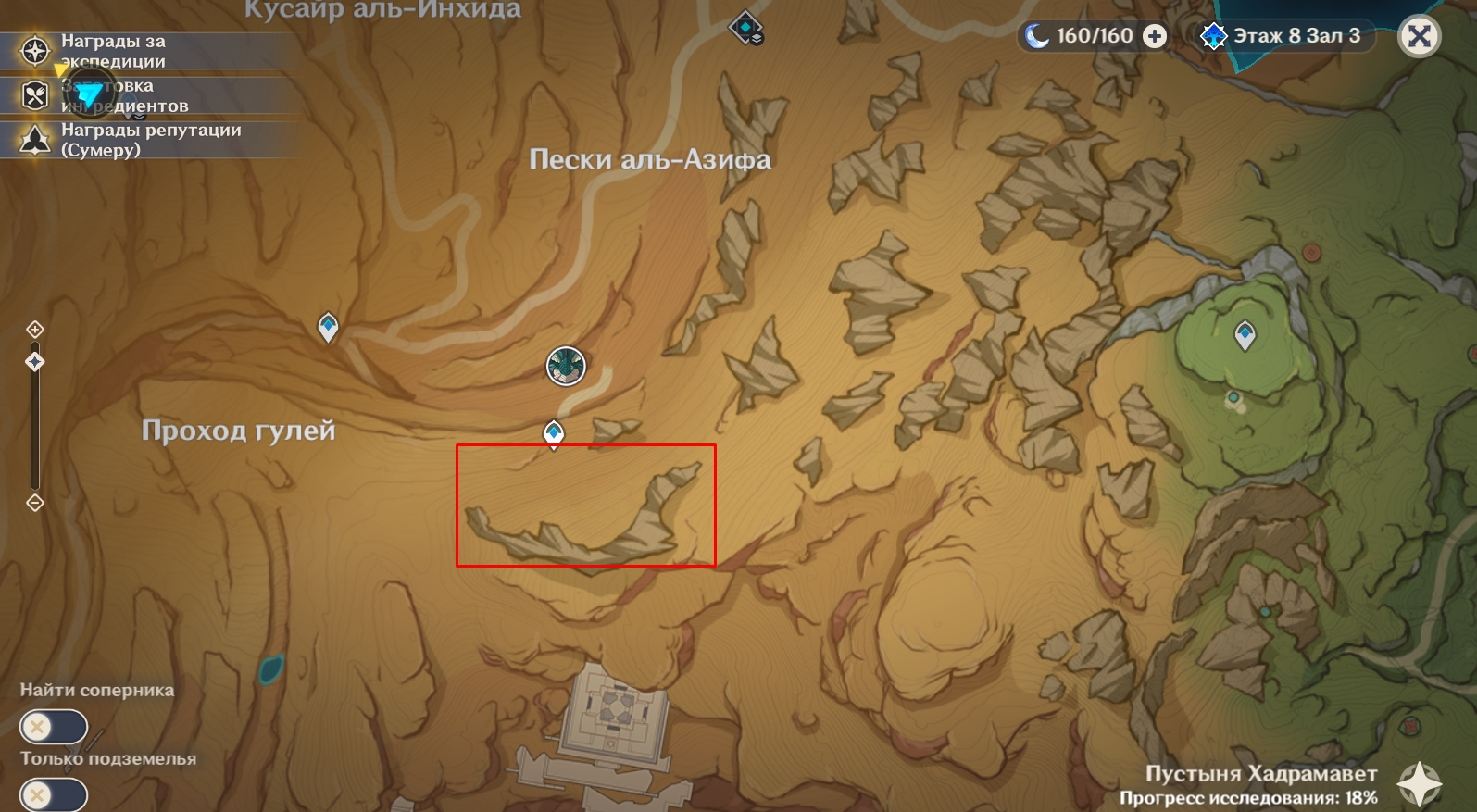Toggle the Только подземелья switch
The height and width of the screenshot is (812, 1477).
(x=53, y=794)
